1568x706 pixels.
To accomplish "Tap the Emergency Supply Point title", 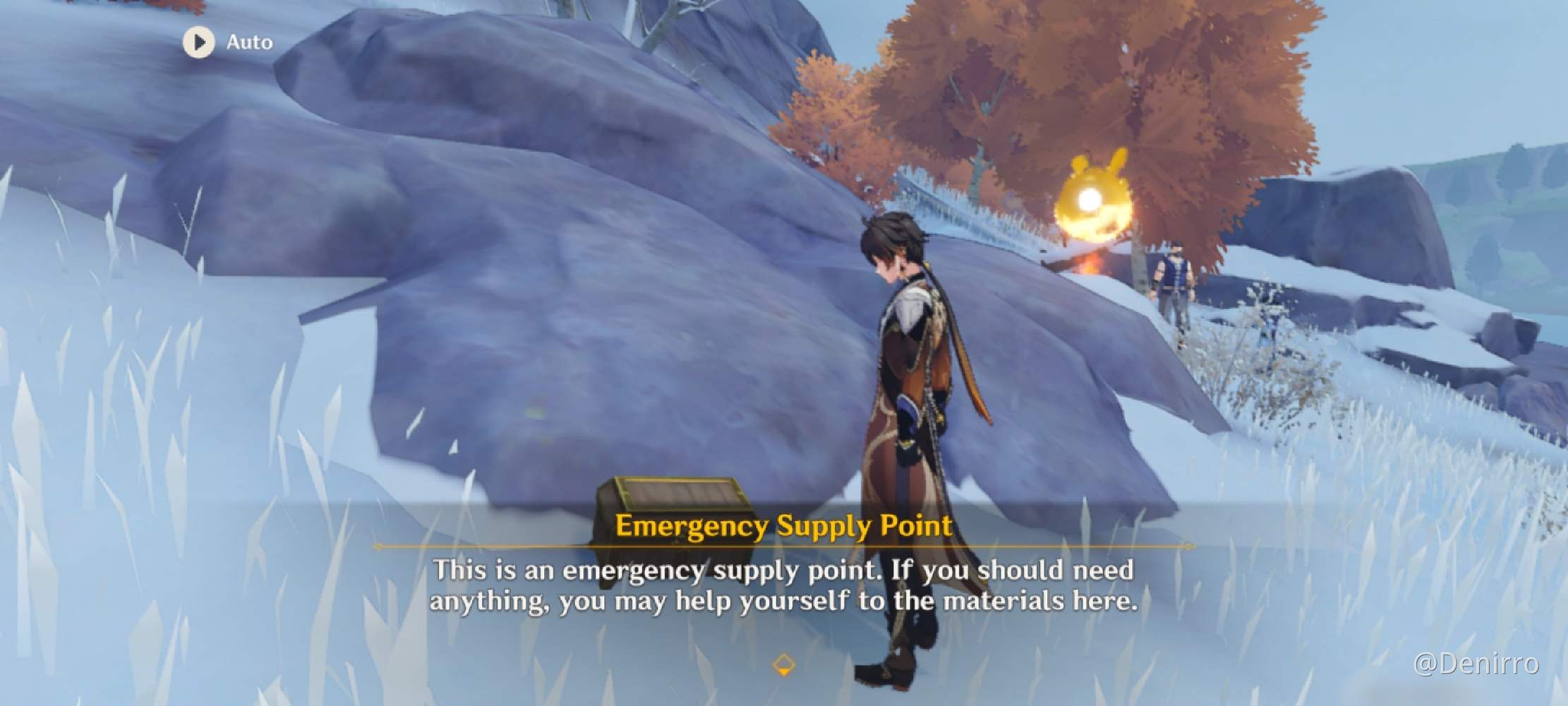I will click(783, 526).
